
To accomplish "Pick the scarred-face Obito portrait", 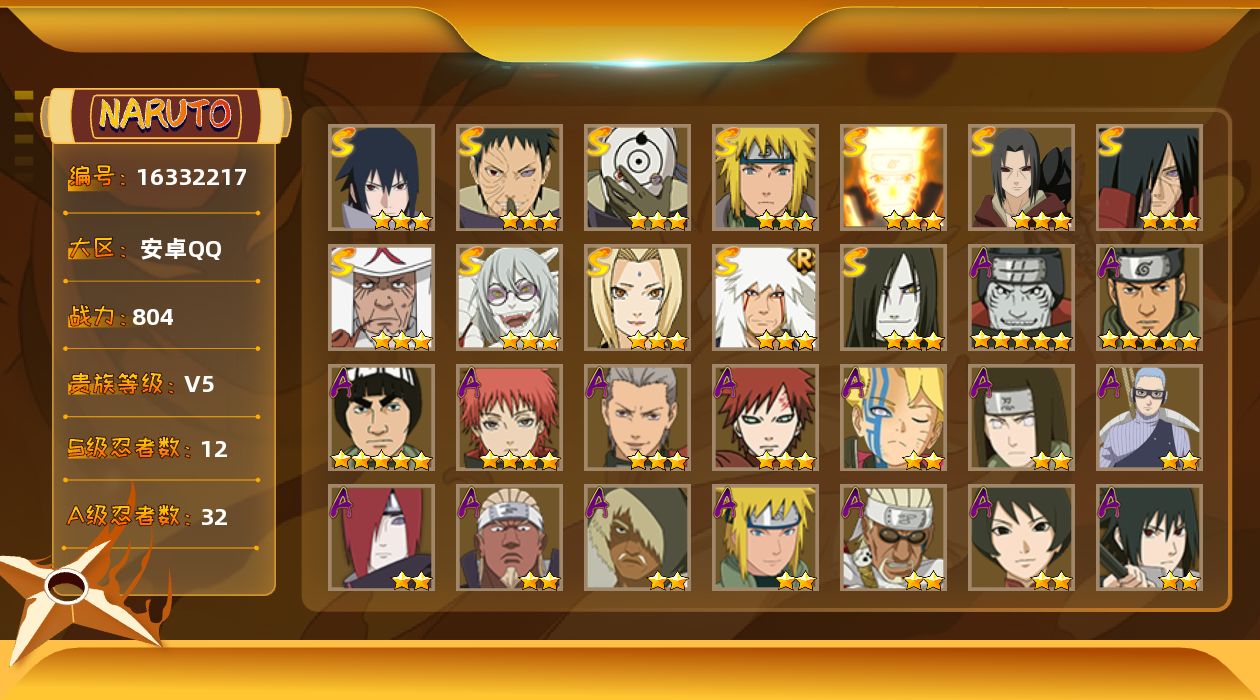I will [x=509, y=177].
